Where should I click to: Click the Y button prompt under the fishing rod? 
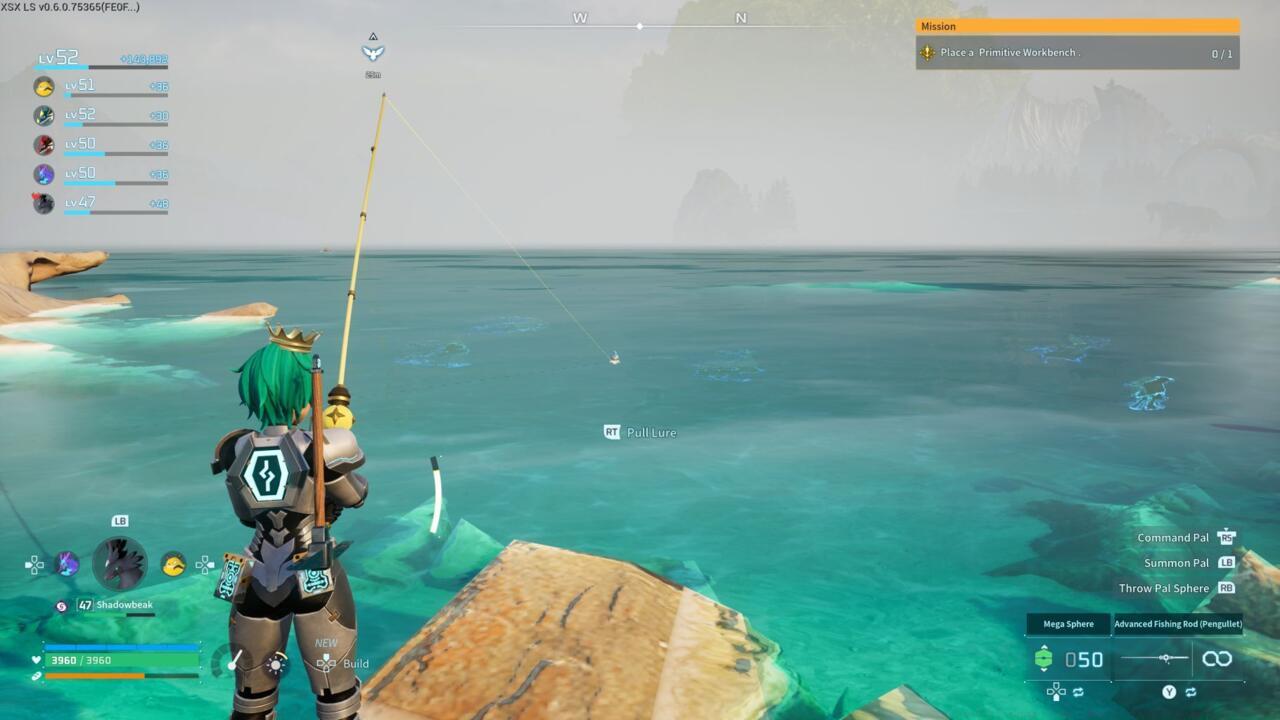point(1168,692)
